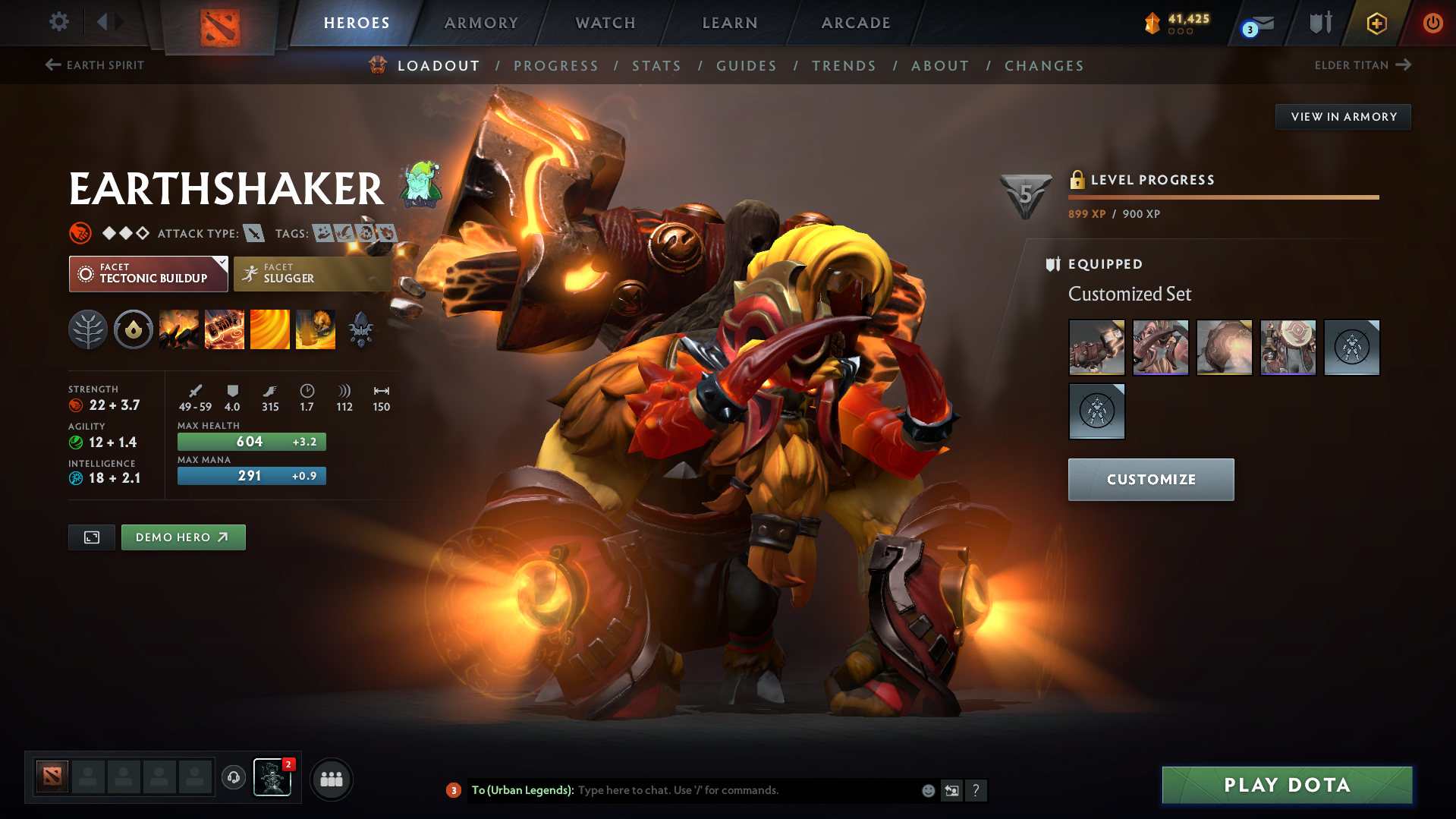Click the settings gear icon

click(58, 22)
